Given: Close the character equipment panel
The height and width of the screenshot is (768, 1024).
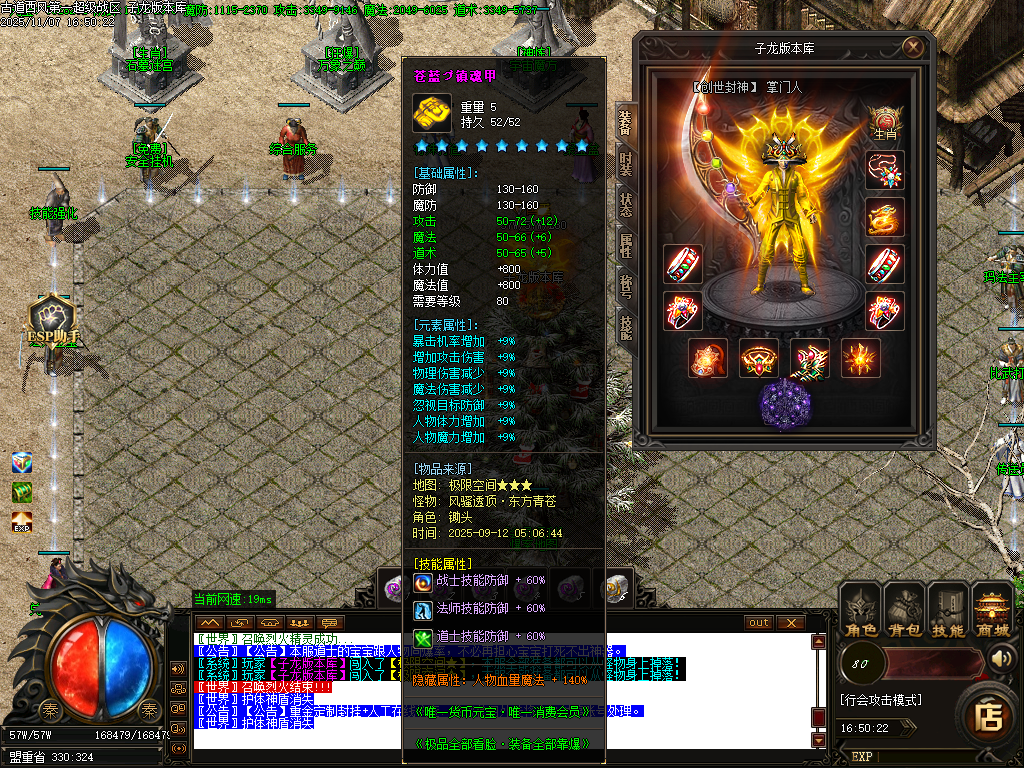Looking at the screenshot, I should 912,47.
